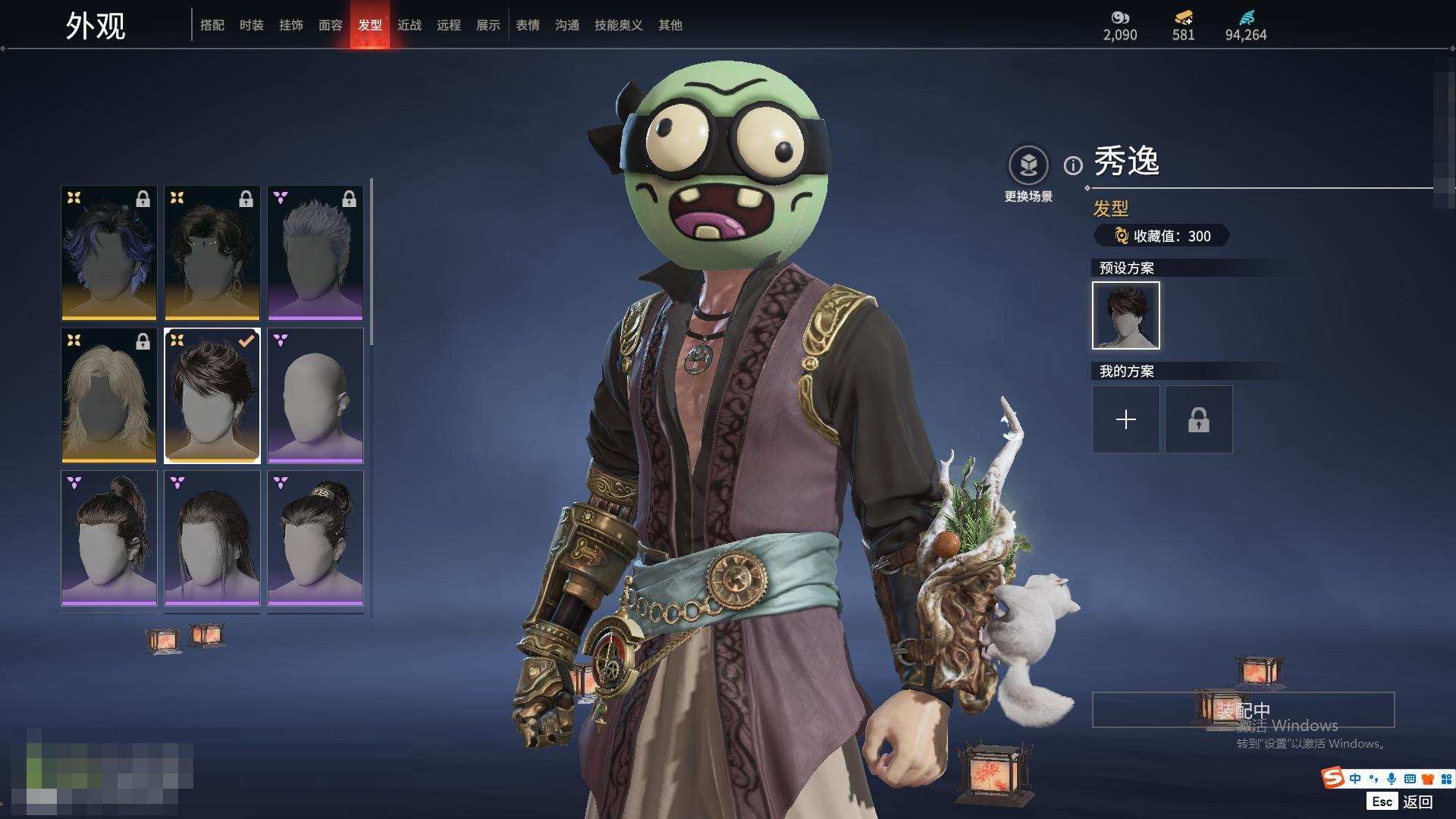Switch to the 搭配 tab
Image resolution: width=1456 pixels, height=819 pixels.
212,25
